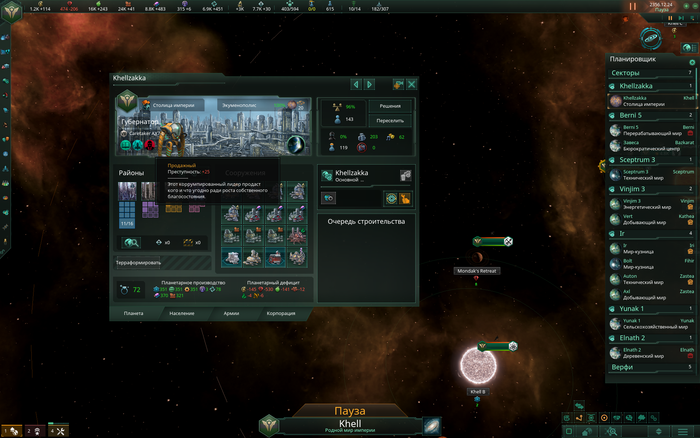Open the Решения (Decisions) button

pos(390,106)
